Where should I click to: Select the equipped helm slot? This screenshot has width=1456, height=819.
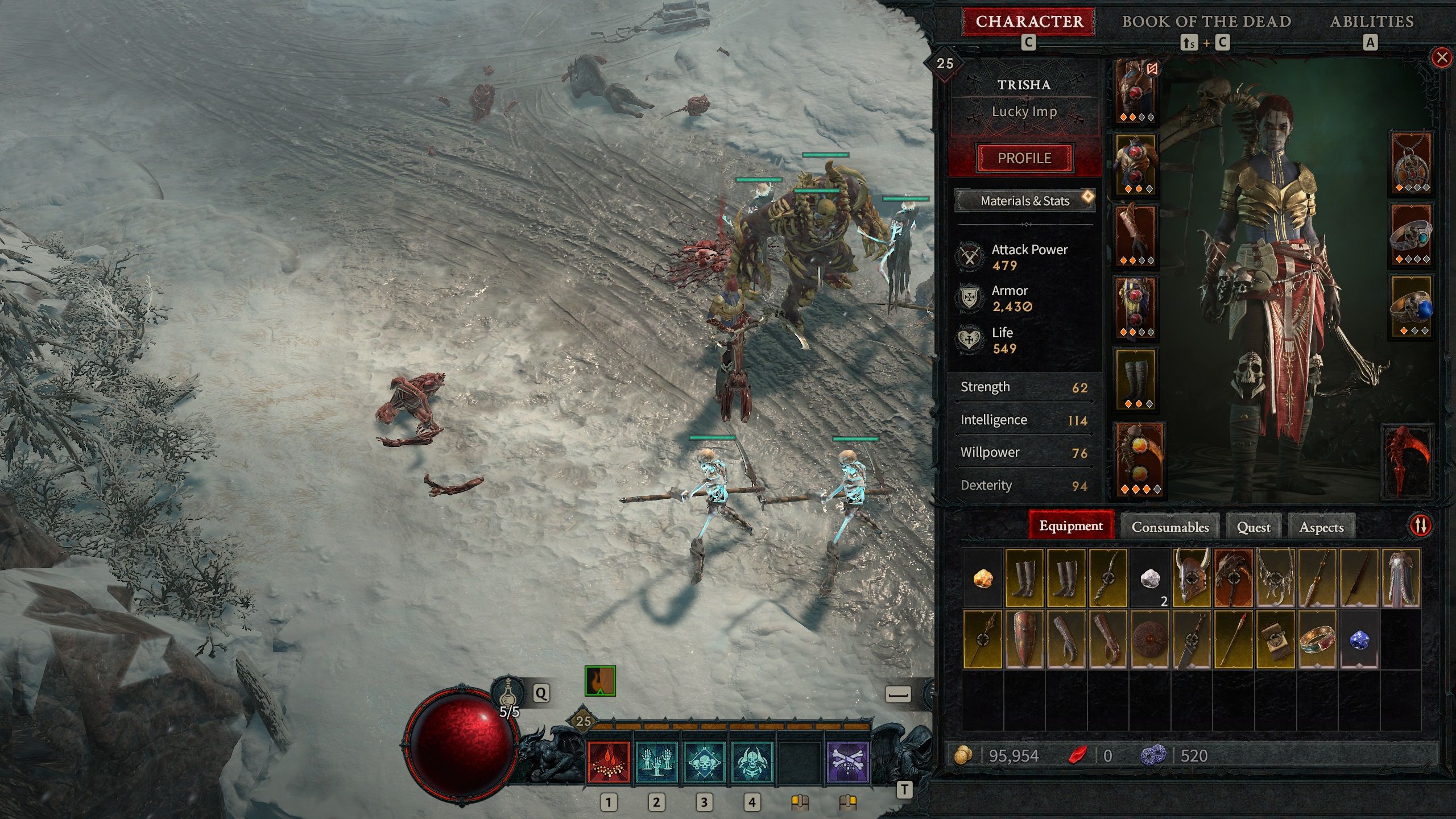pos(1136,92)
